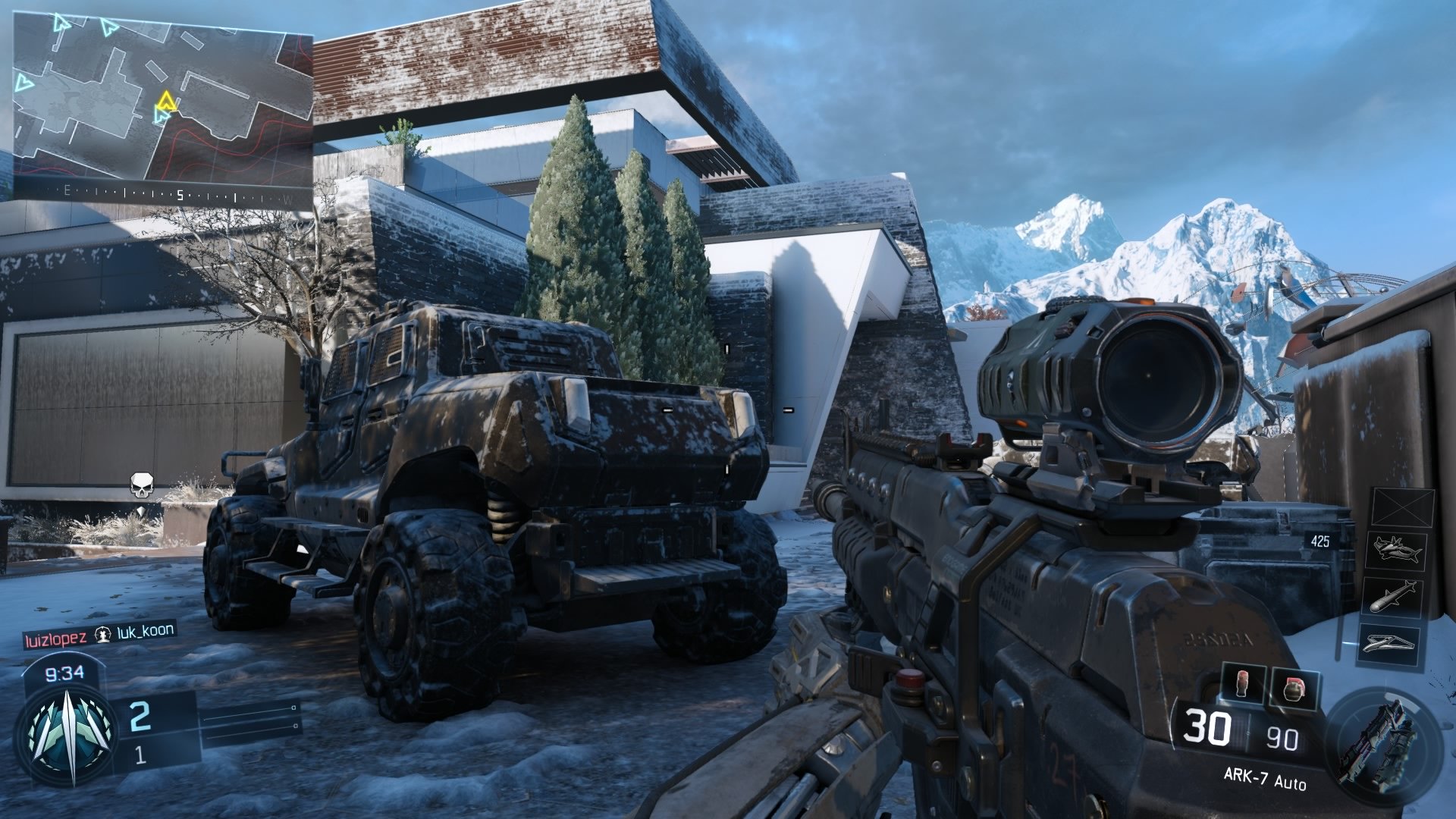Activate the missile scorestreak
The width and height of the screenshot is (1456, 819).
pos(1393,597)
